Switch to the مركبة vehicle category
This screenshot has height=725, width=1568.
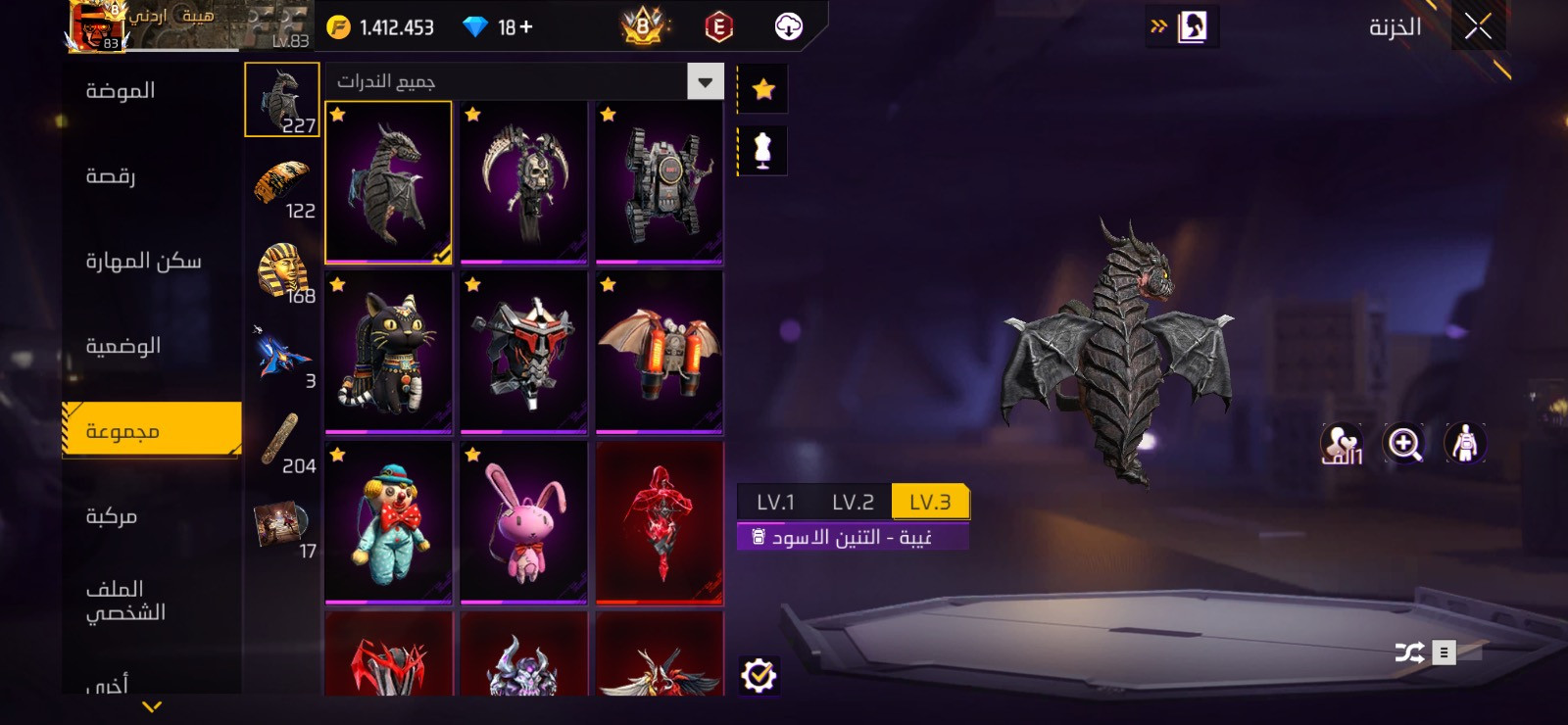point(112,516)
